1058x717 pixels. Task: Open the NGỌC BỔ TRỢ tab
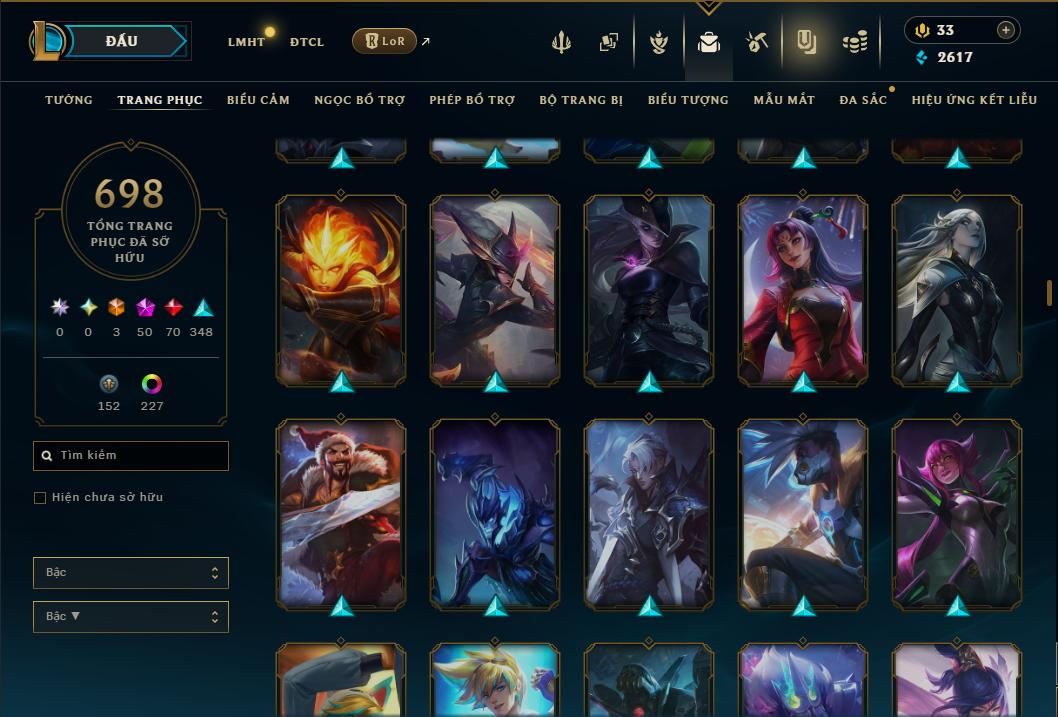tap(359, 100)
